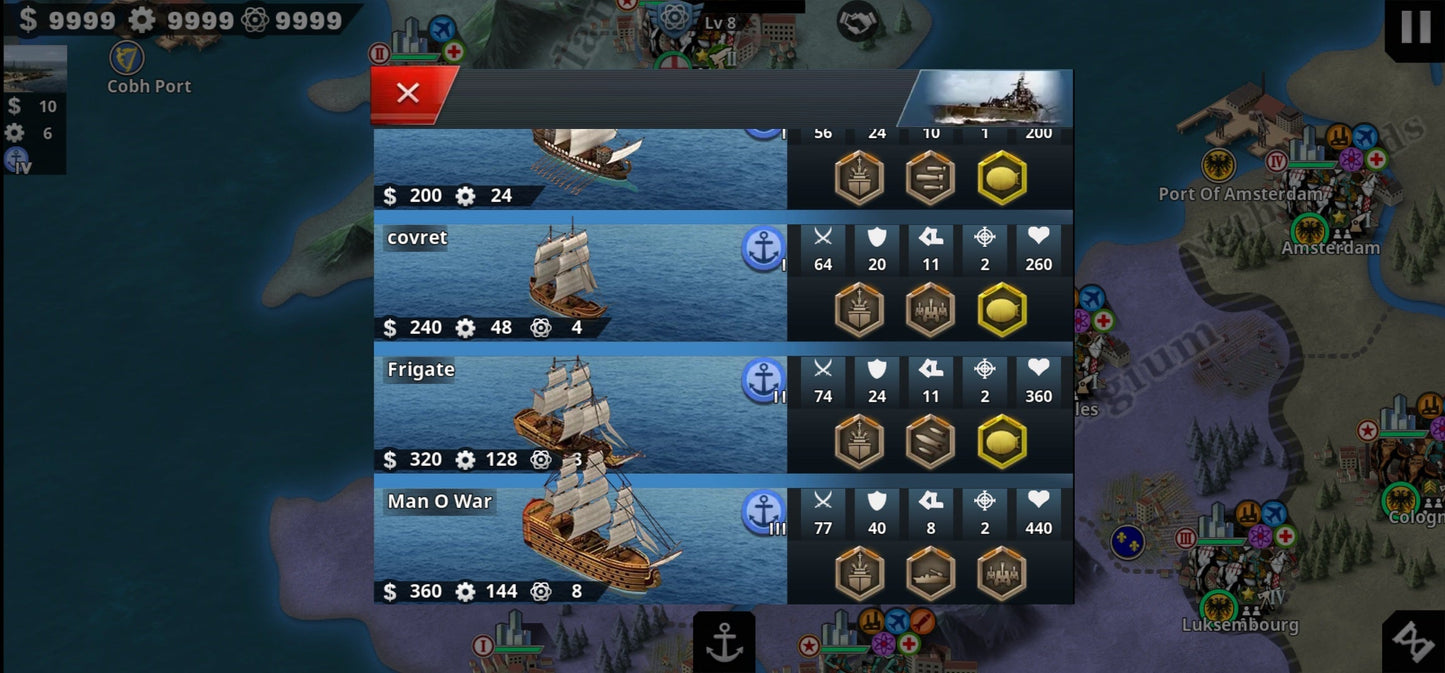Pause the game
The image size is (1445, 673).
point(1415,28)
